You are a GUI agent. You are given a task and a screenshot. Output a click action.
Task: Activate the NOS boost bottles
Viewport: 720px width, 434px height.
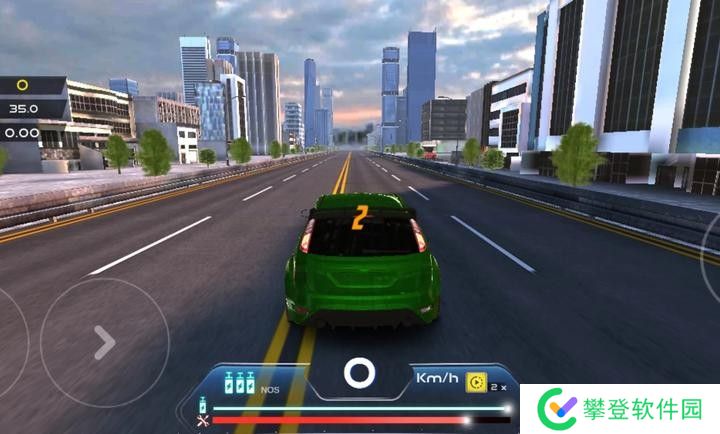point(240,383)
